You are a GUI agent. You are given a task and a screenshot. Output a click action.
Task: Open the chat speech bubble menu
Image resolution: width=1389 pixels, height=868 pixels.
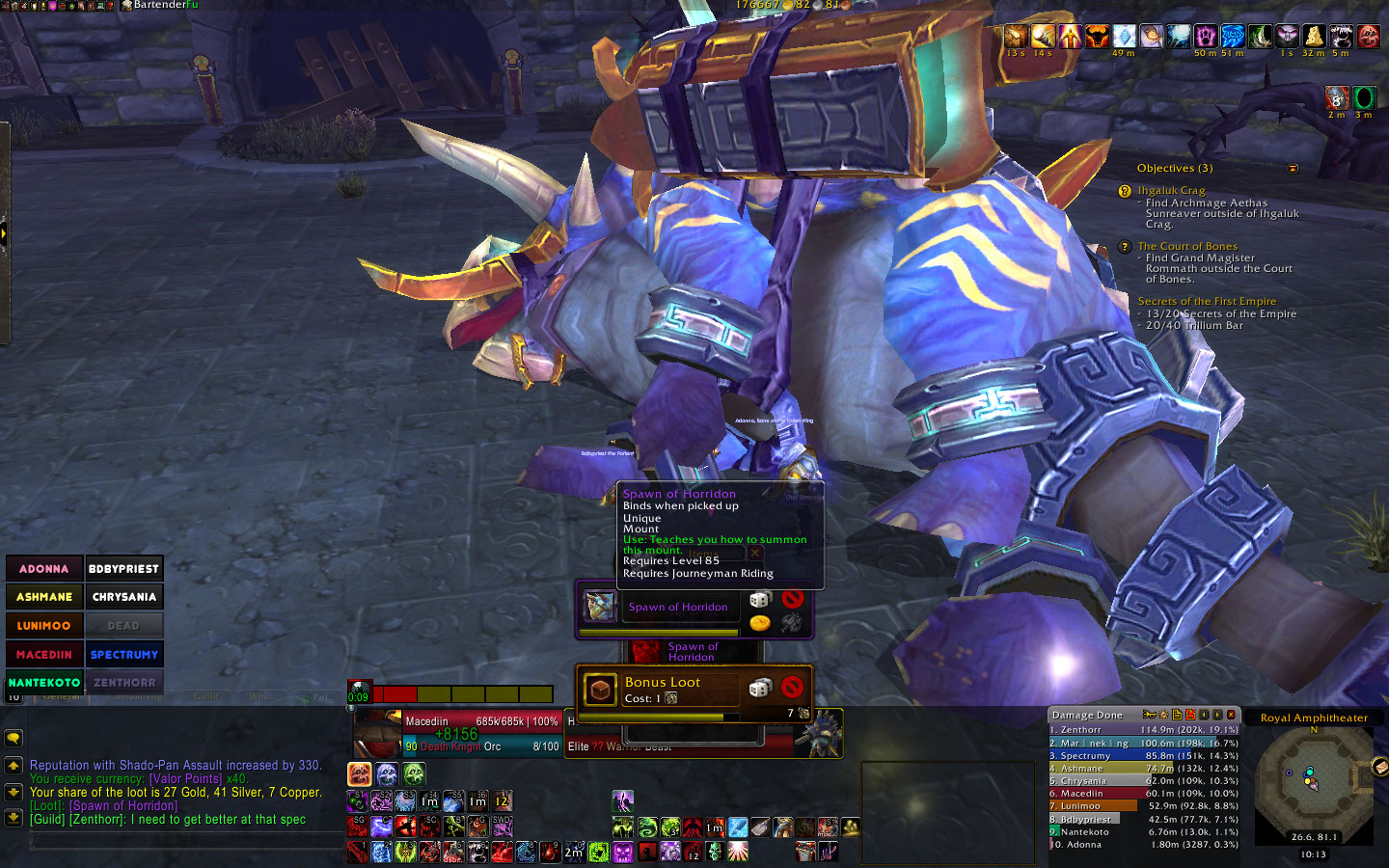coord(14,738)
